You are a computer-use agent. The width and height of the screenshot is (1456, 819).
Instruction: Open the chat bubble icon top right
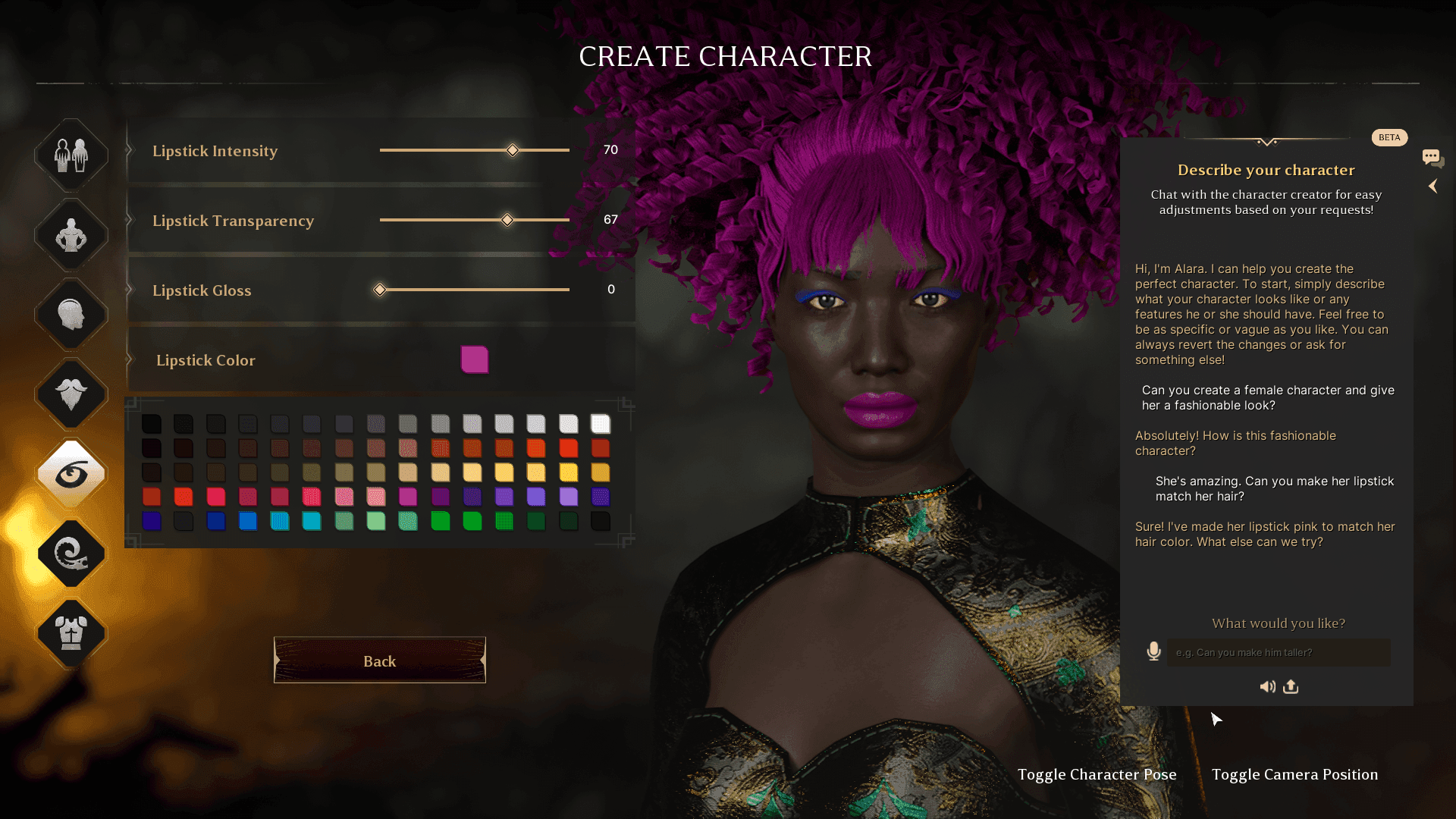(x=1432, y=157)
